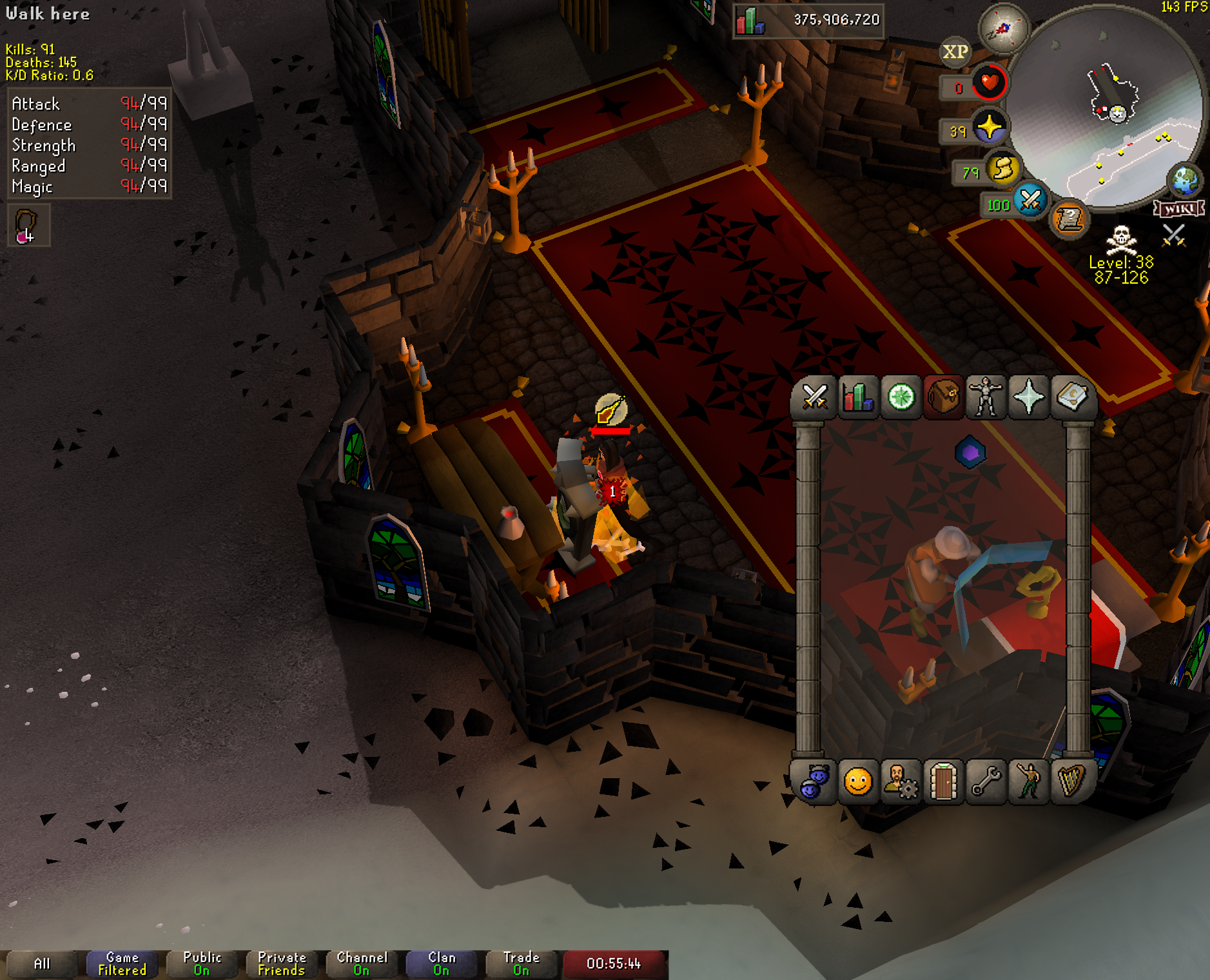The image size is (1210, 980).
Task: Select the Inventory backpack tab
Action: (944, 397)
